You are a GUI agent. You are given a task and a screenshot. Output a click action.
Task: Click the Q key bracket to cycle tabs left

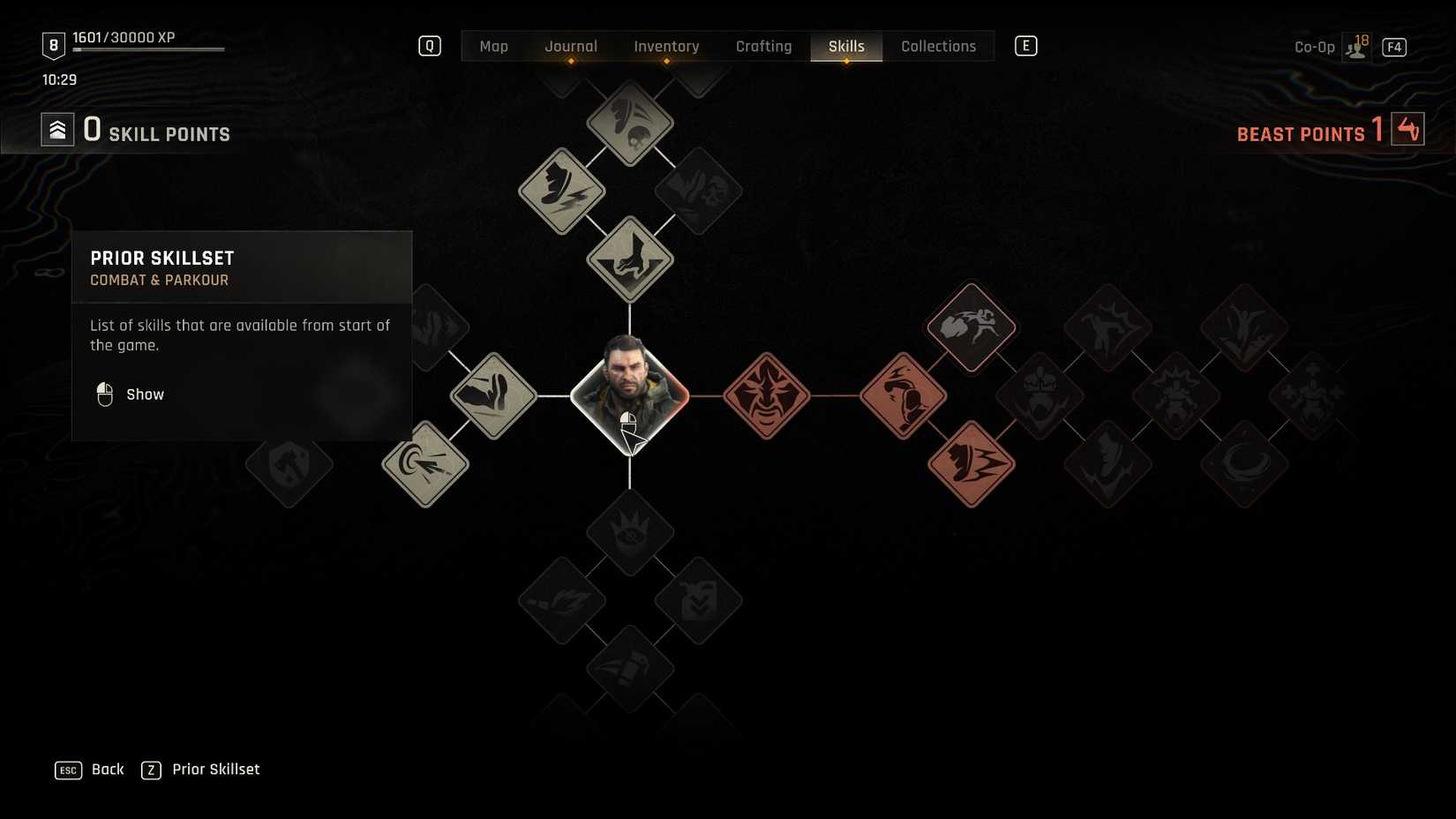[430, 45]
